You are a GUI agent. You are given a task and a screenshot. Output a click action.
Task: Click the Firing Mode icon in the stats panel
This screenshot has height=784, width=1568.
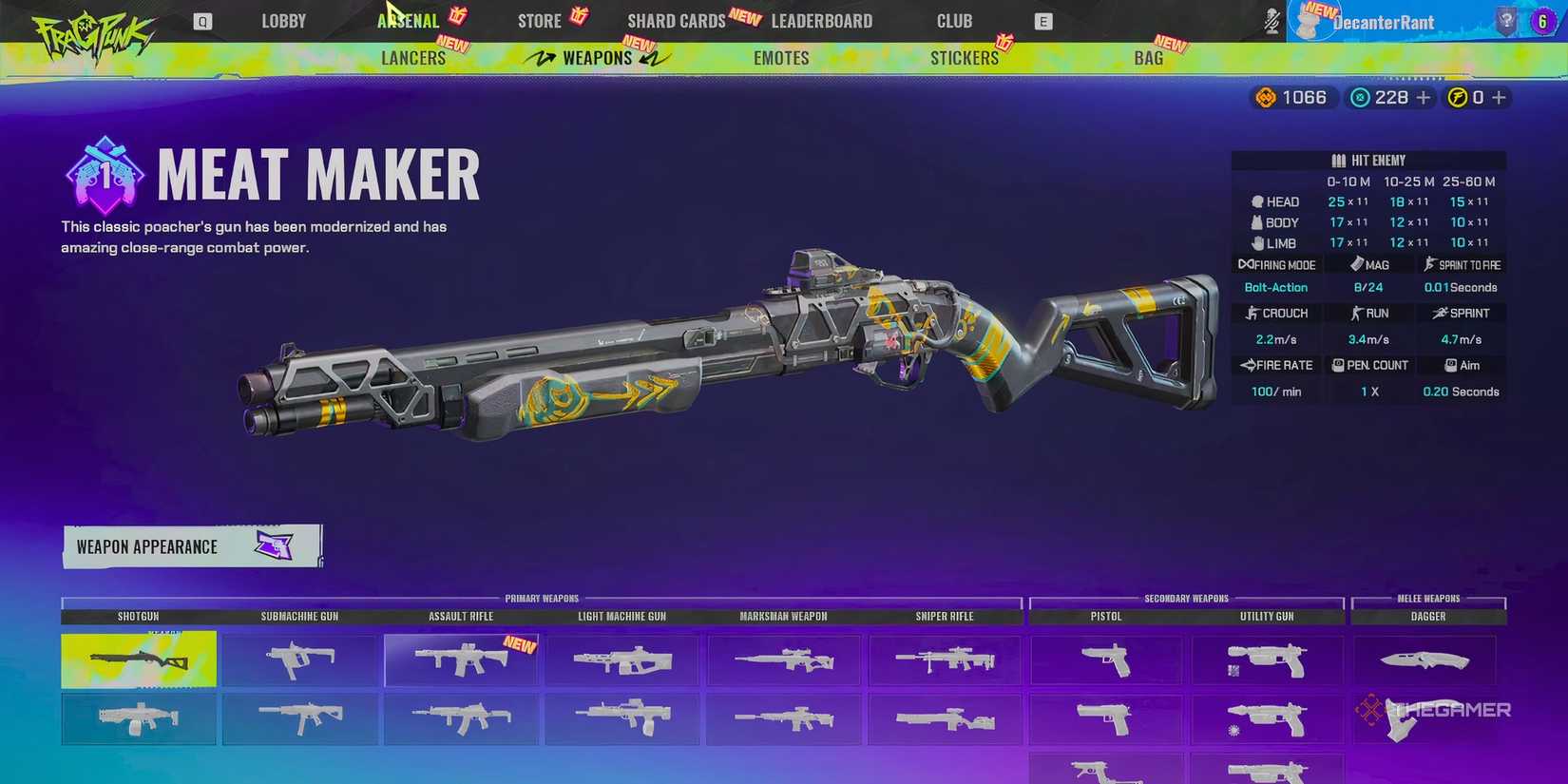pos(1246,264)
